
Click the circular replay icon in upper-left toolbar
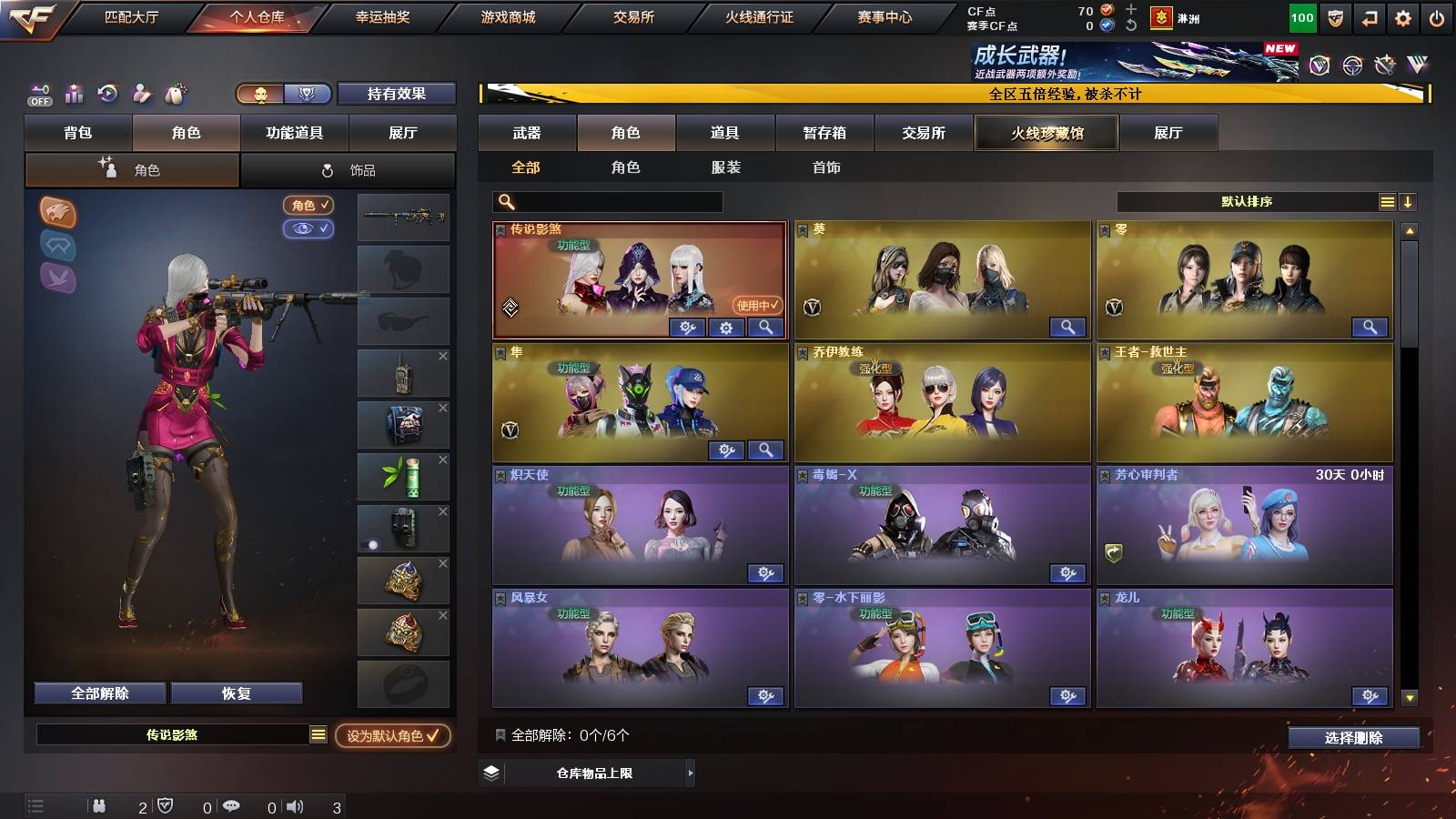click(x=107, y=93)
